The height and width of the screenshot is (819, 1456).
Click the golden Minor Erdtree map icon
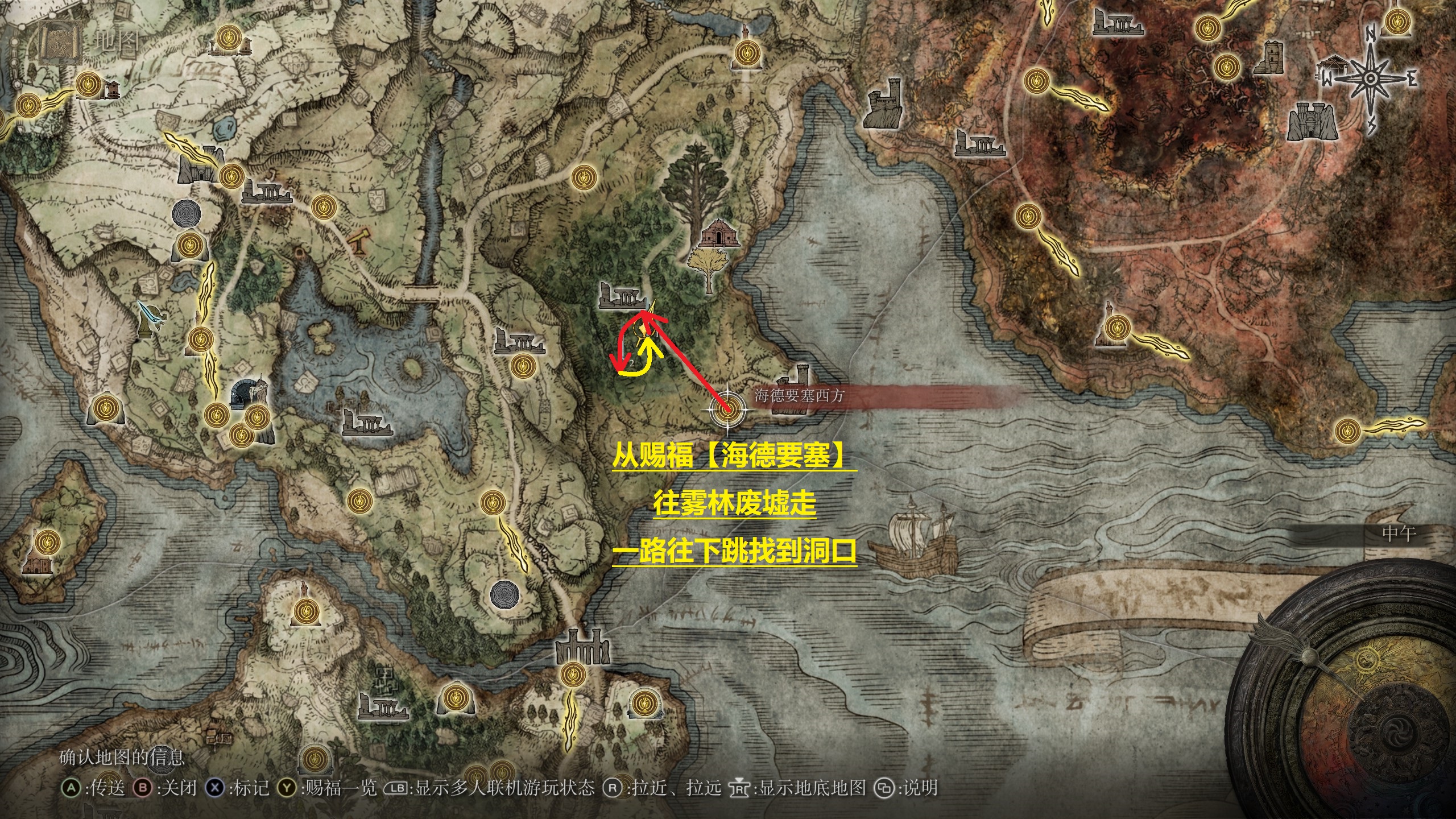click(x=708, y=271)
